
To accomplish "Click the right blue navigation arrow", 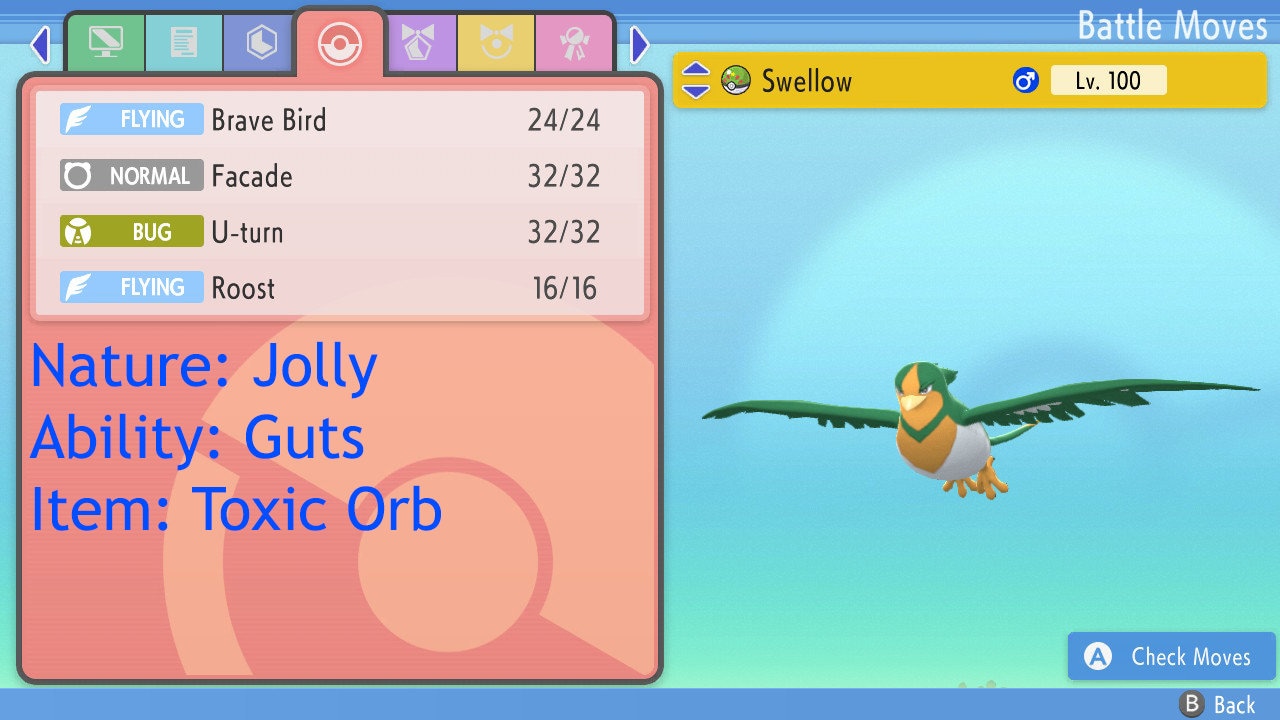I will (x=637, y=45).
